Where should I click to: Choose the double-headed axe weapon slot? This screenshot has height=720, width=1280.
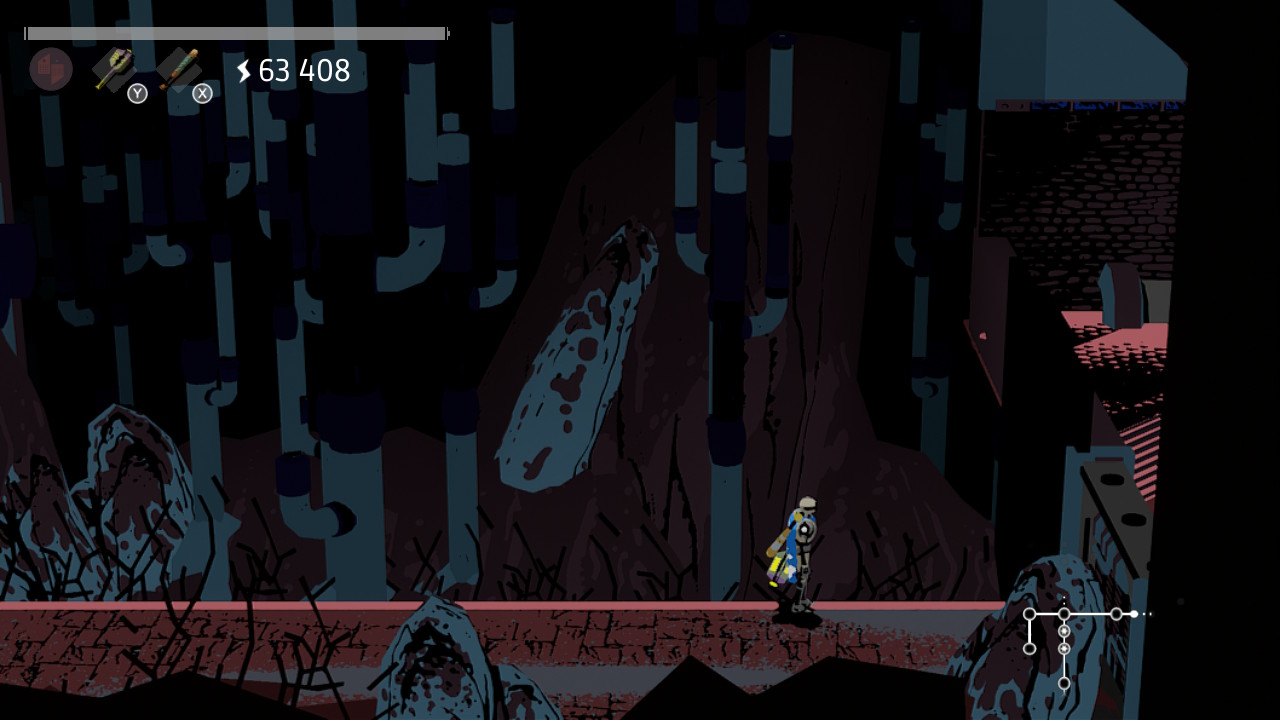[x=114, y=69]
